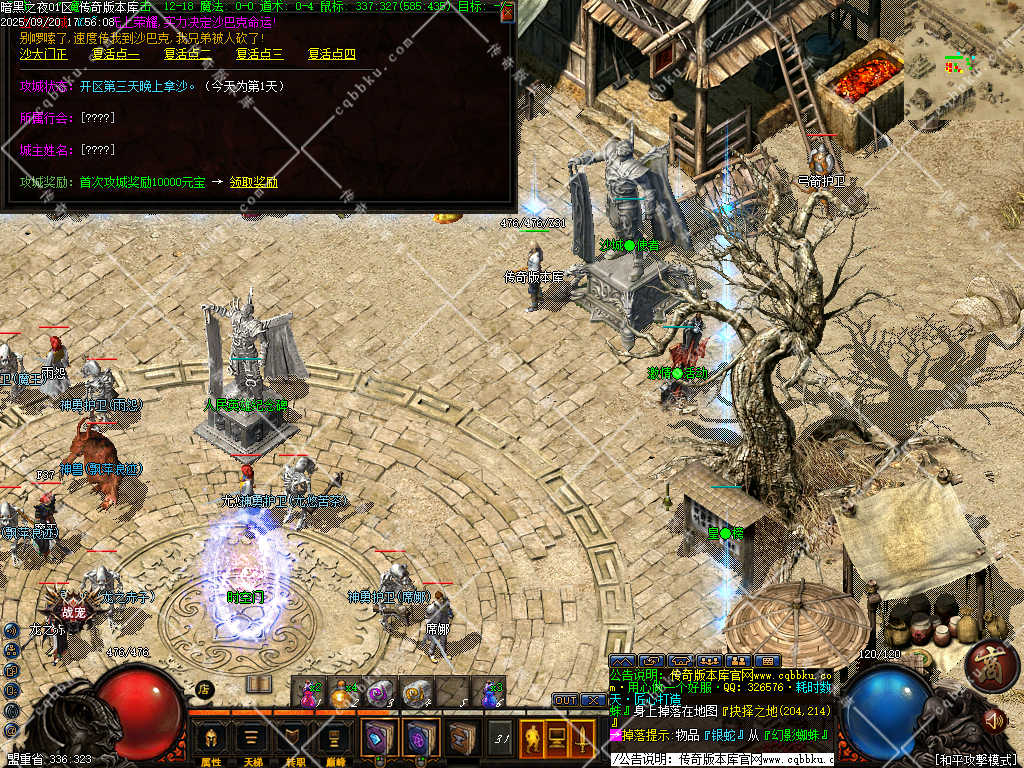Choose the 复活点一 teleport link
Screen dimensions: 1024x768
click(115, 54)
